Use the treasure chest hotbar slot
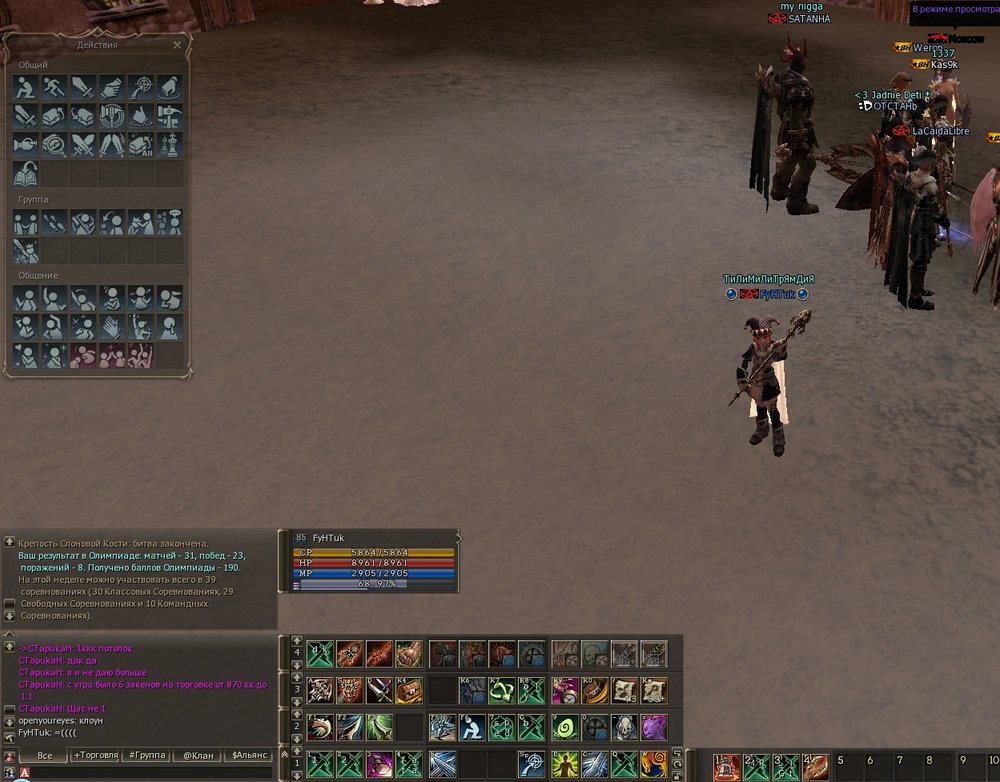This screenshot has width=1000, height=782. (x=410, y=690)
